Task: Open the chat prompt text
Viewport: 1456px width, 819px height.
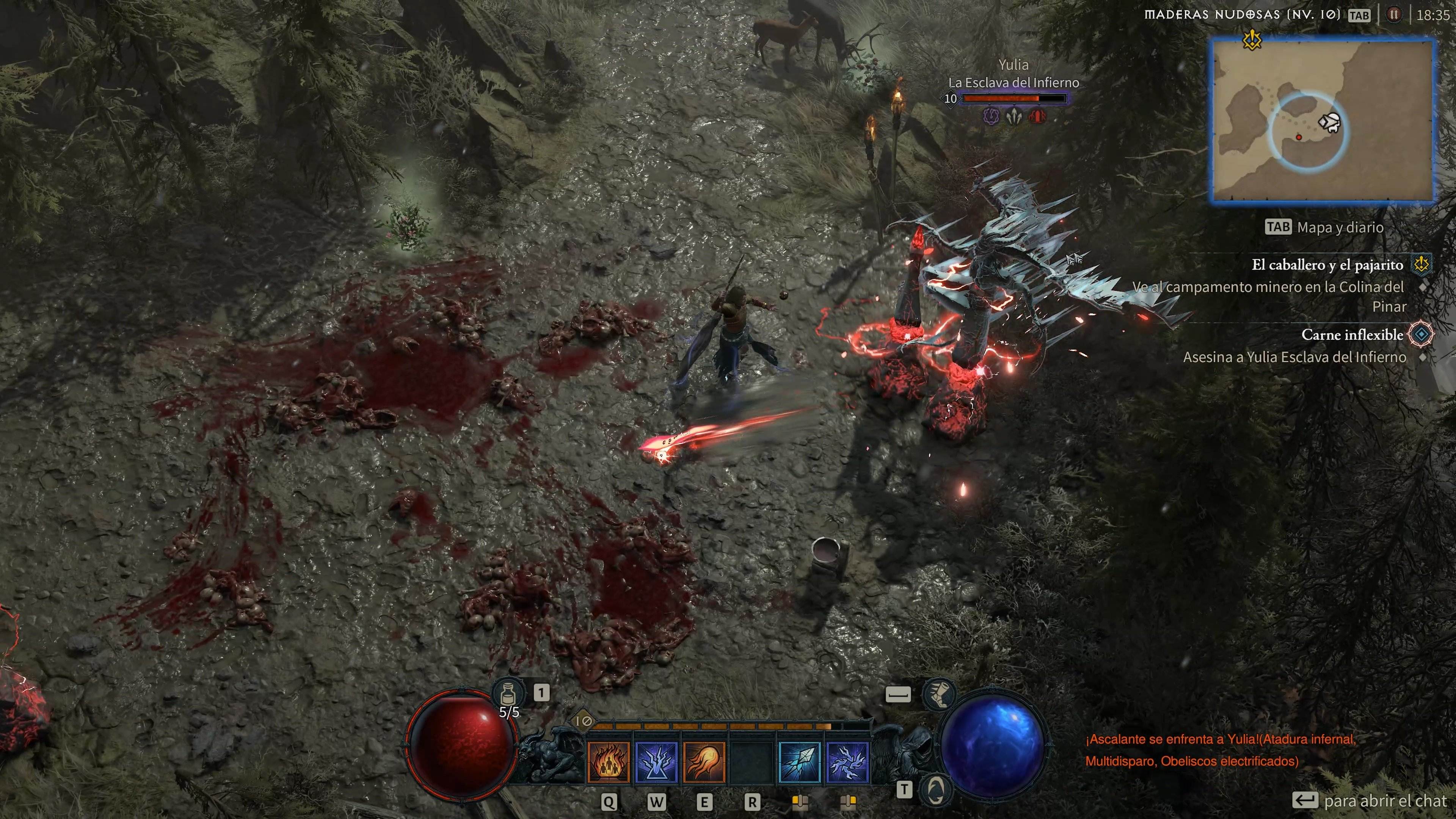Action: 1385,801
